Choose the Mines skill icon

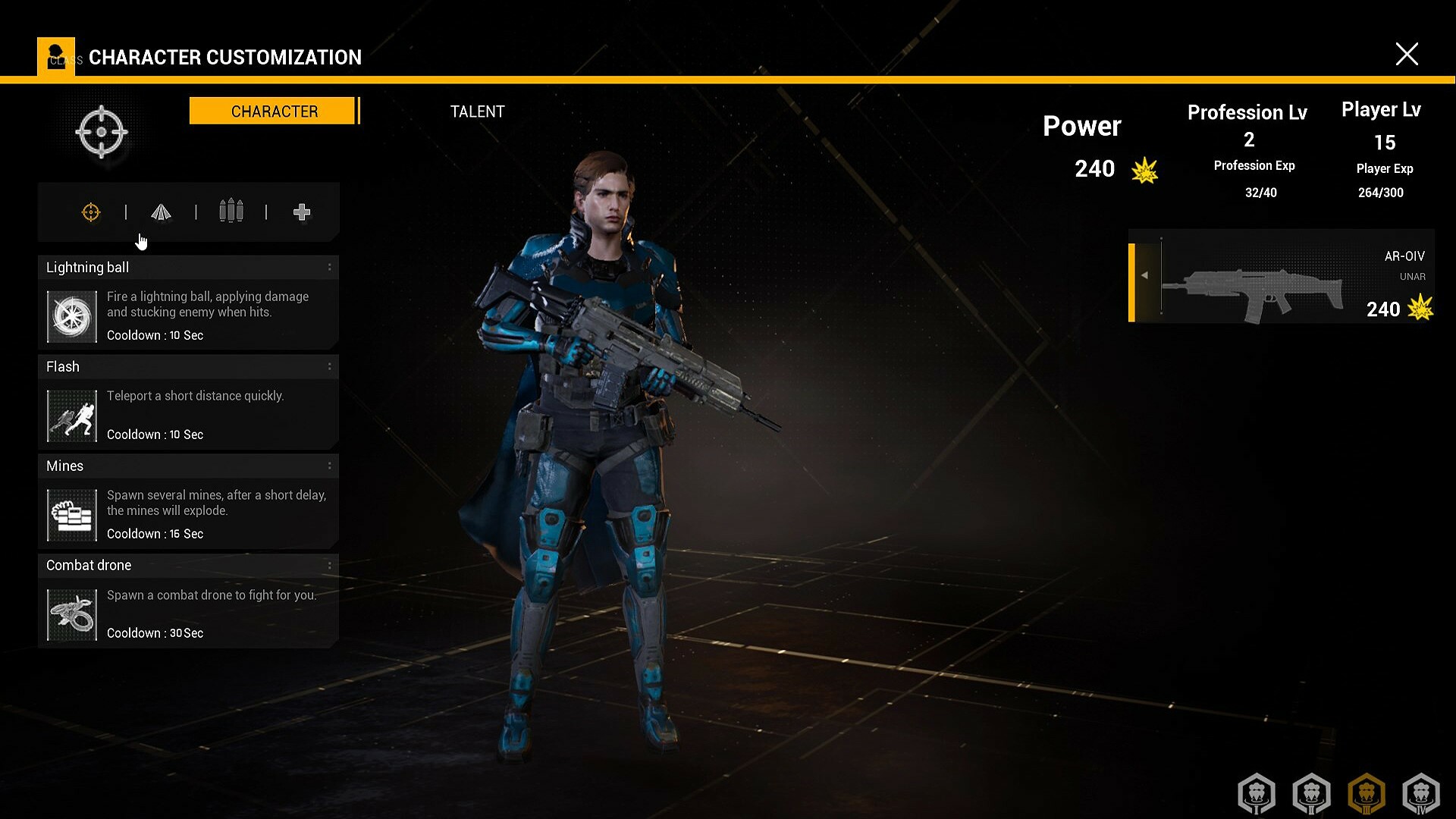tap(72, 515)
